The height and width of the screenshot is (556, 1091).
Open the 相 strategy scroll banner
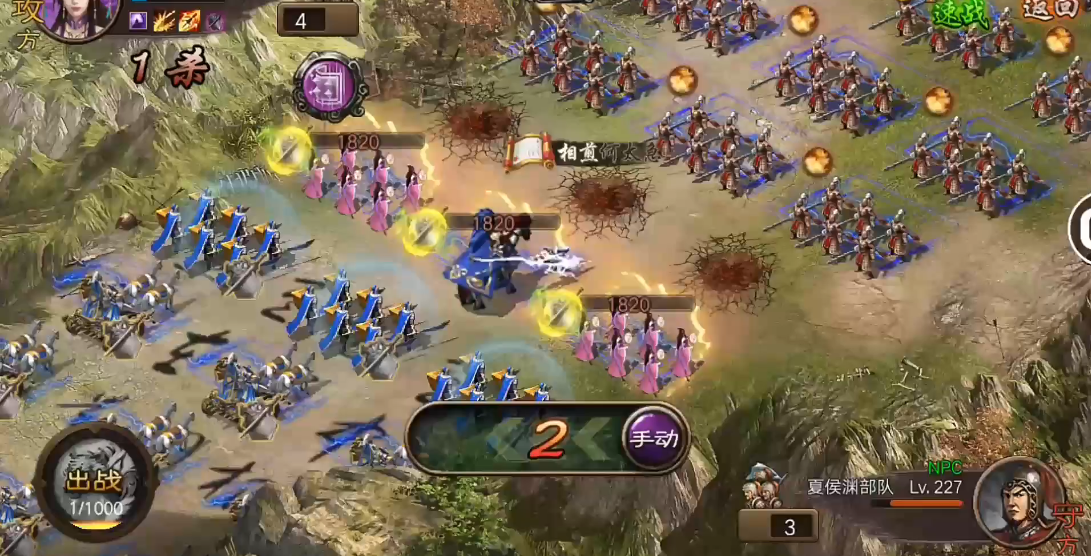click(530, 152)
